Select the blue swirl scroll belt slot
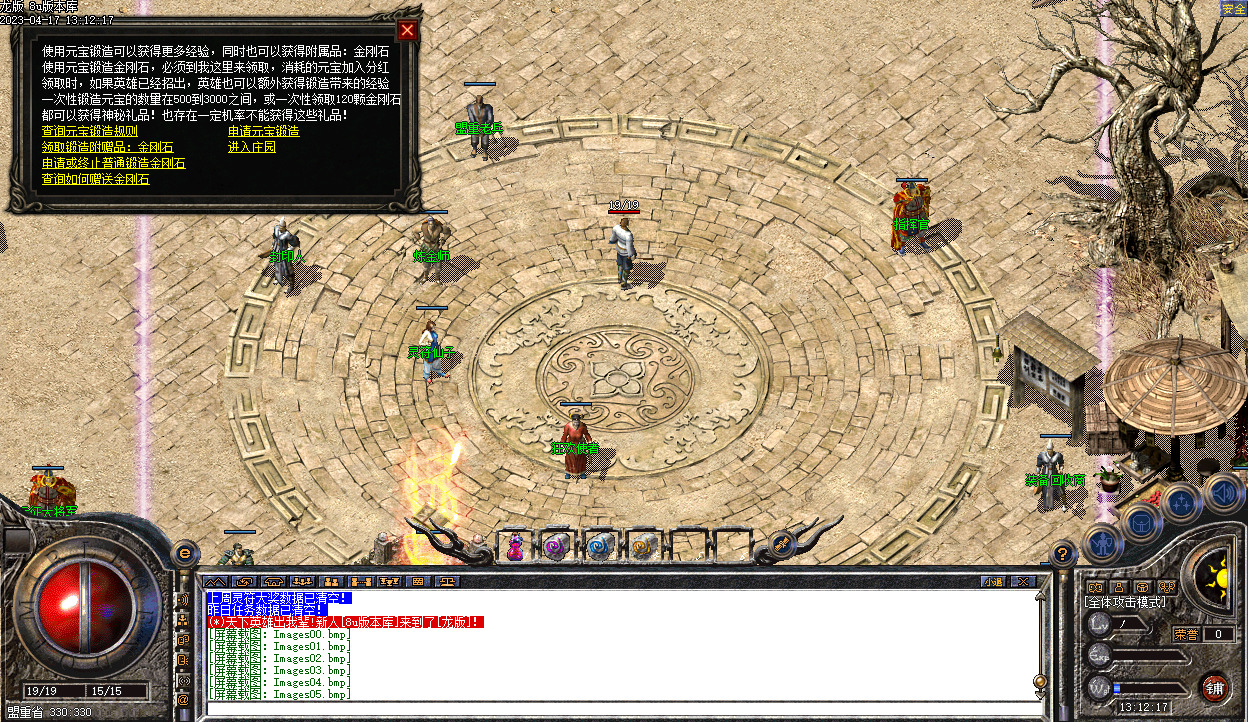Viewport: 1248px width, 722px height. click(600, 546)
